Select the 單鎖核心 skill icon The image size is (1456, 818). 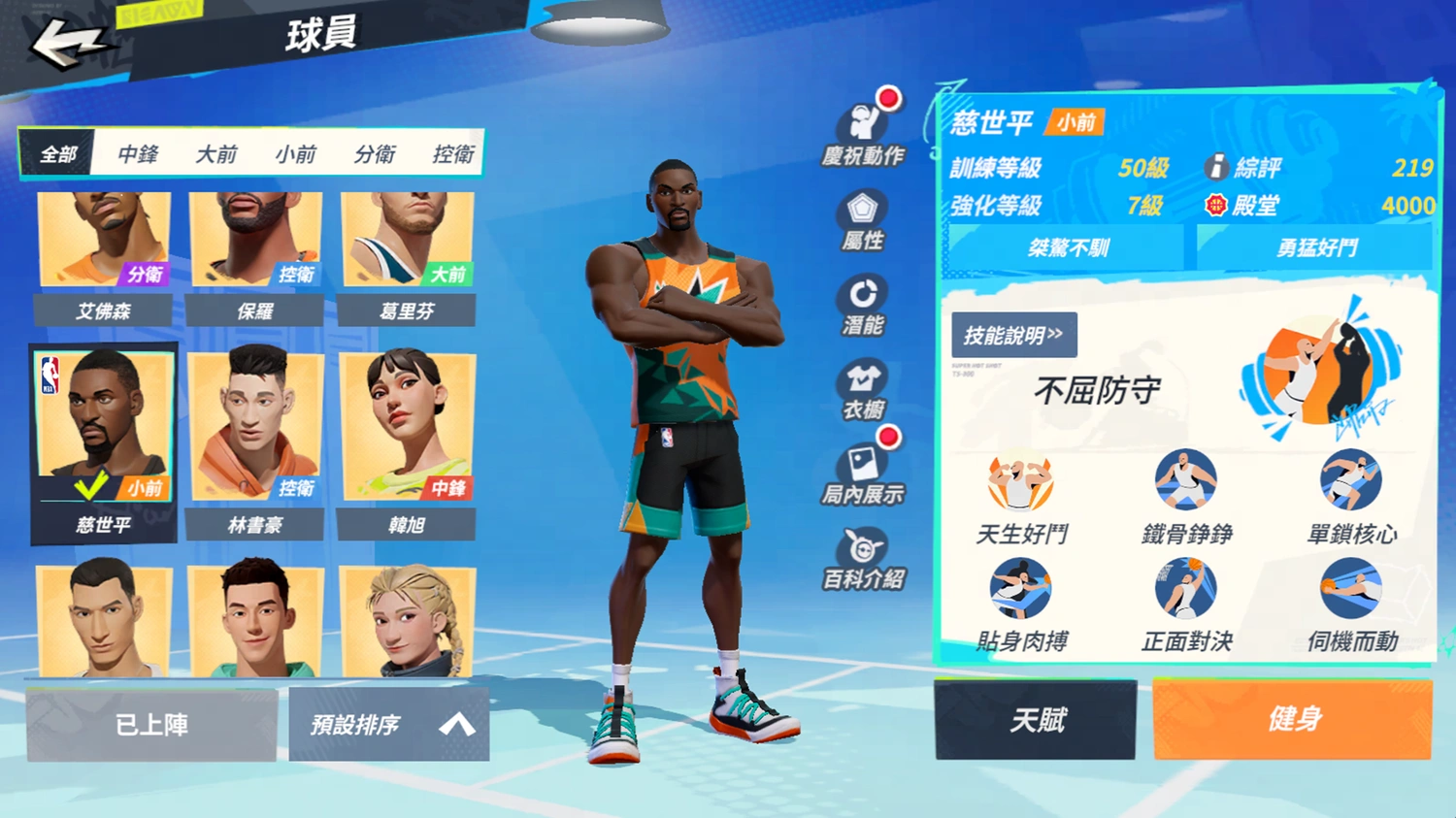(1351, 478)
